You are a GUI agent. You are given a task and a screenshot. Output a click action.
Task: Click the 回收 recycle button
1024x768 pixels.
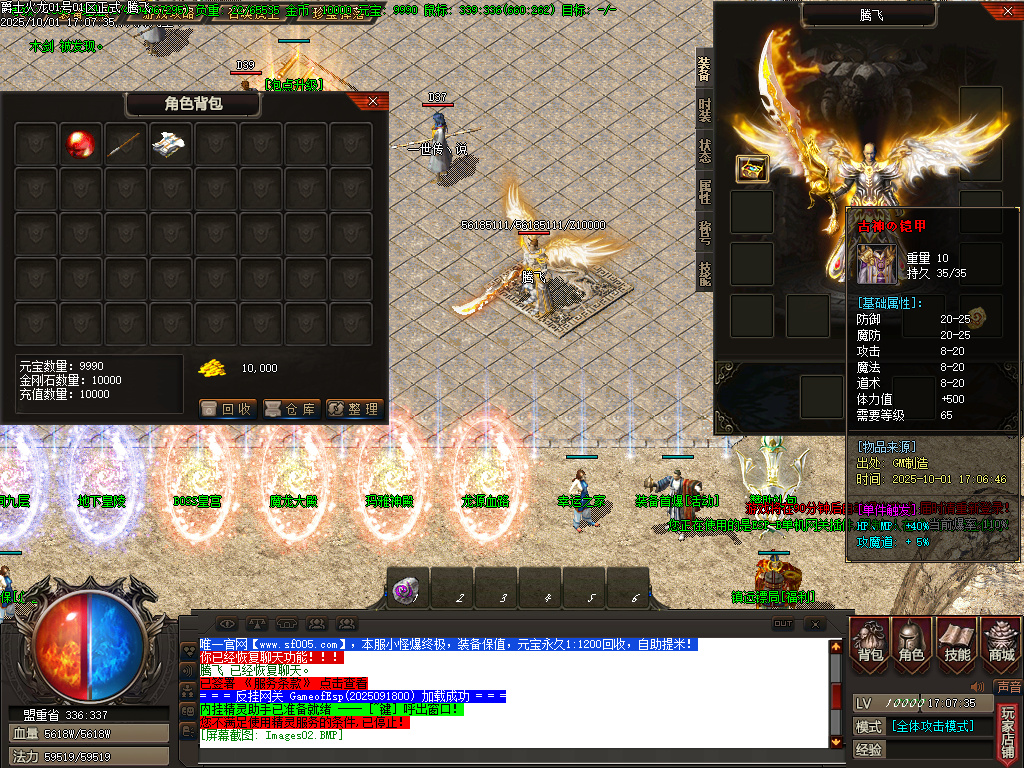pos(228,408)
